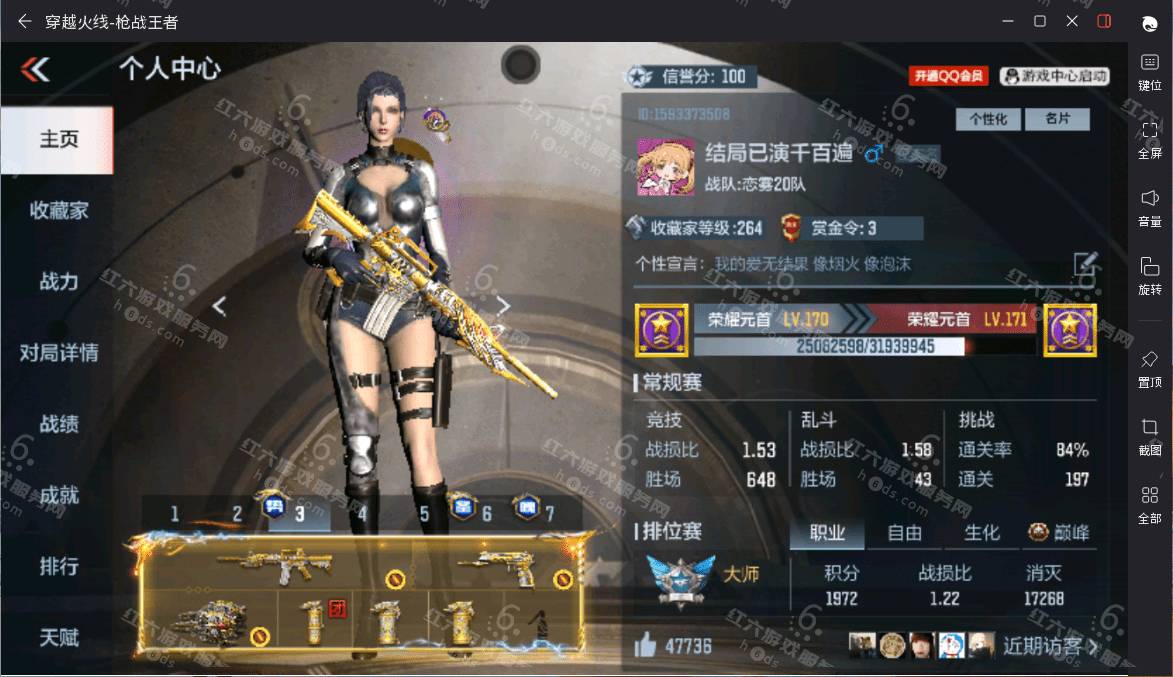Go back with the double-chevron button

tap(35, 69)
